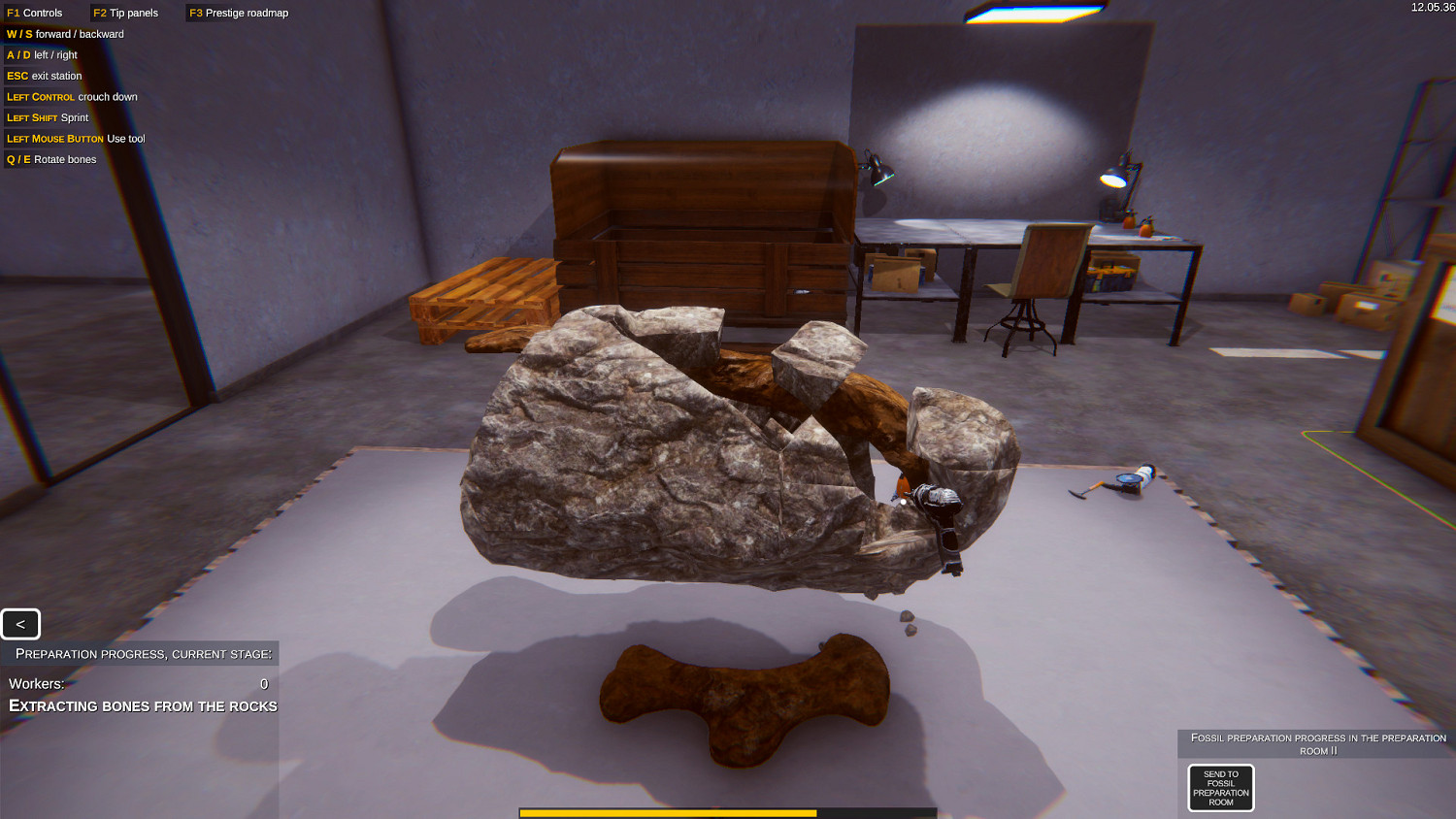View the F3 Prestige roadmap
The image size is (1456, 819).
point(237,13)
